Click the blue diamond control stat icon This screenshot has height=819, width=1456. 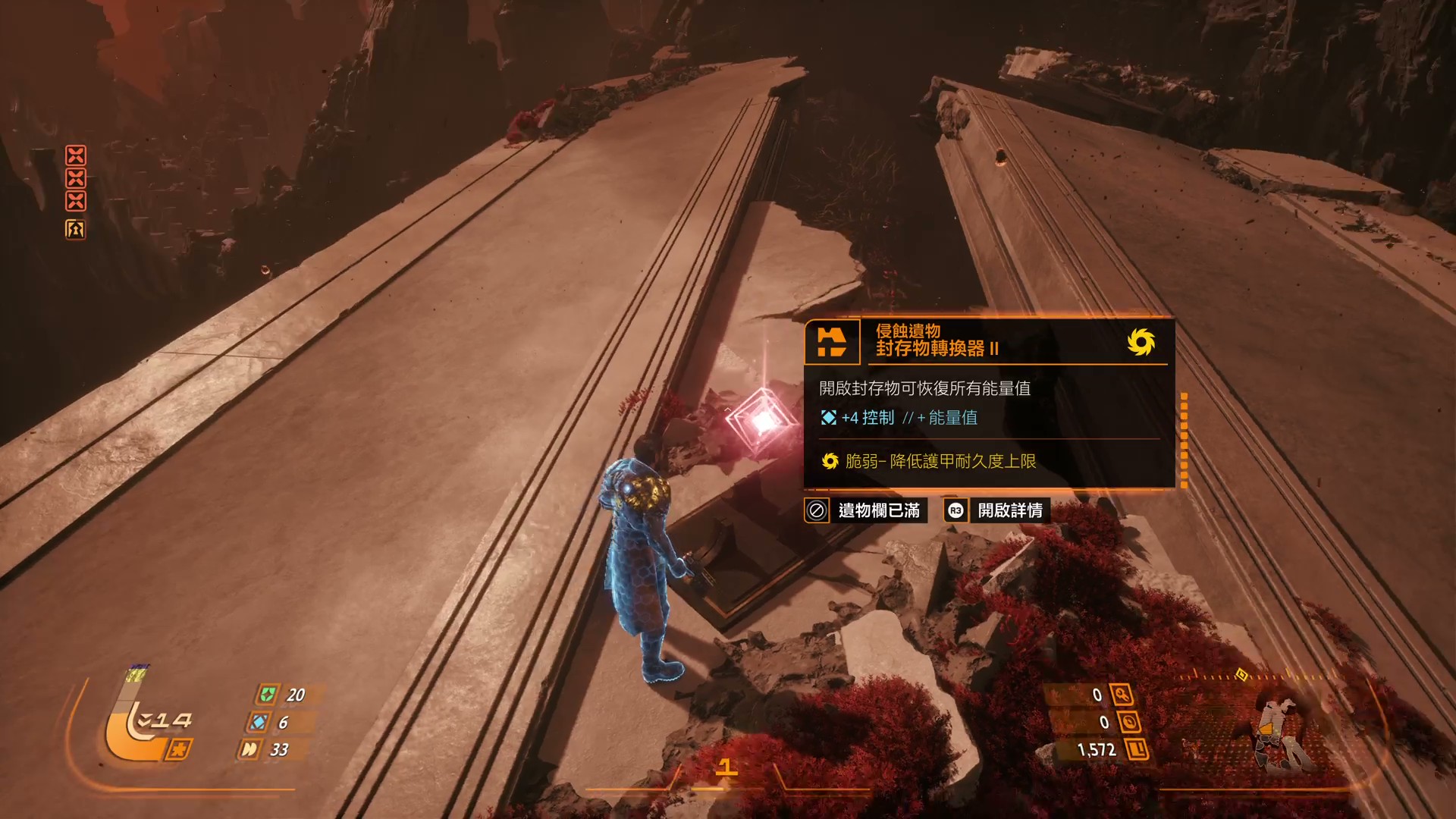[x=259, y=722]
